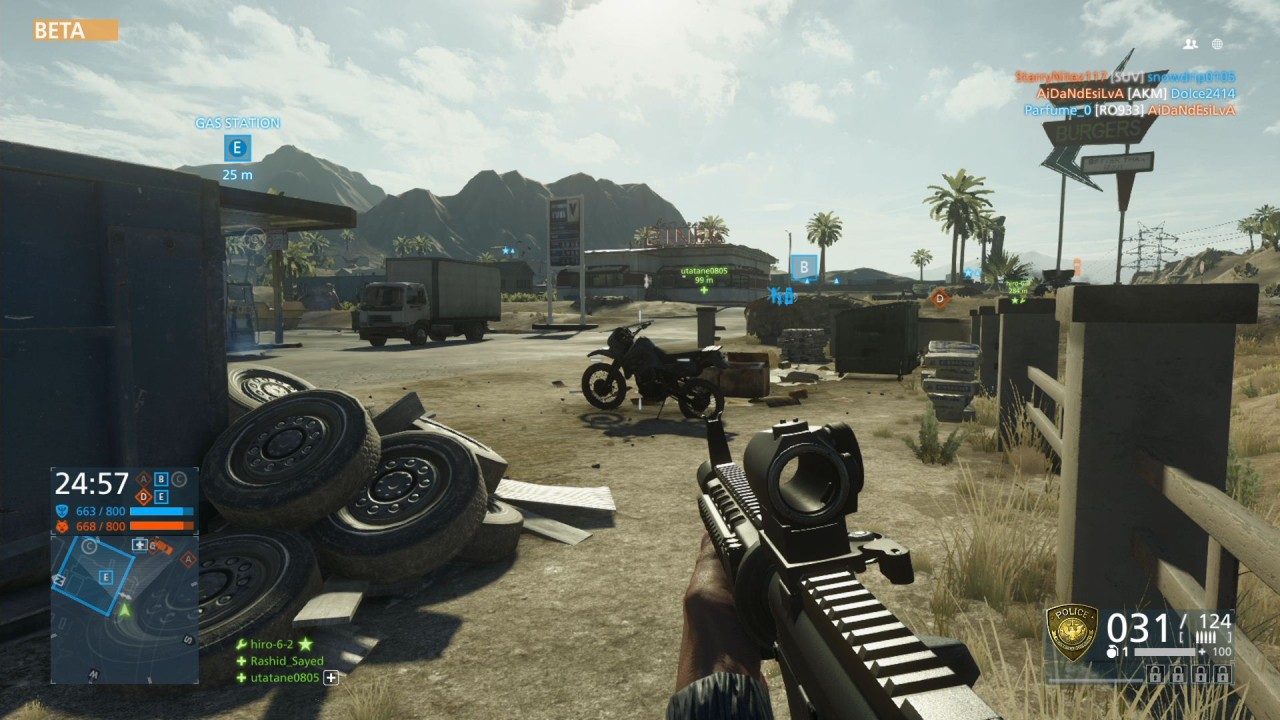
Task: Click the green star beside hiro-6-2
Action: click(306, 646)
